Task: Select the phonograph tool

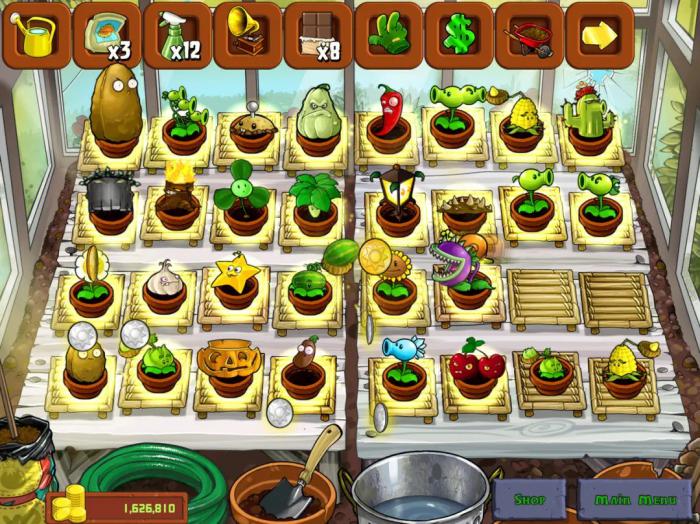Action: [x=247, y=37]
